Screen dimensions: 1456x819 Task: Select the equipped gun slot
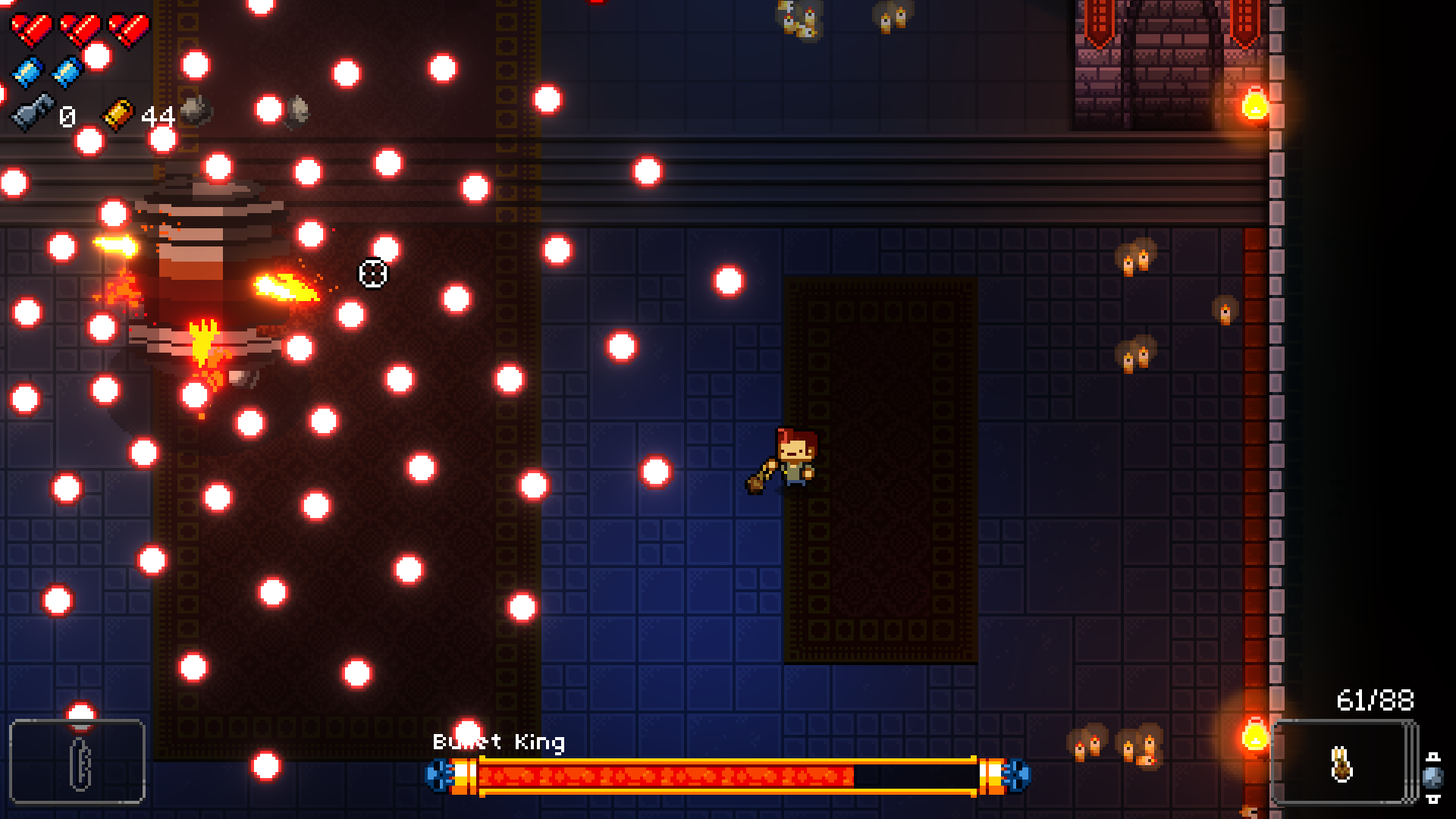[x=1341, y=761]
